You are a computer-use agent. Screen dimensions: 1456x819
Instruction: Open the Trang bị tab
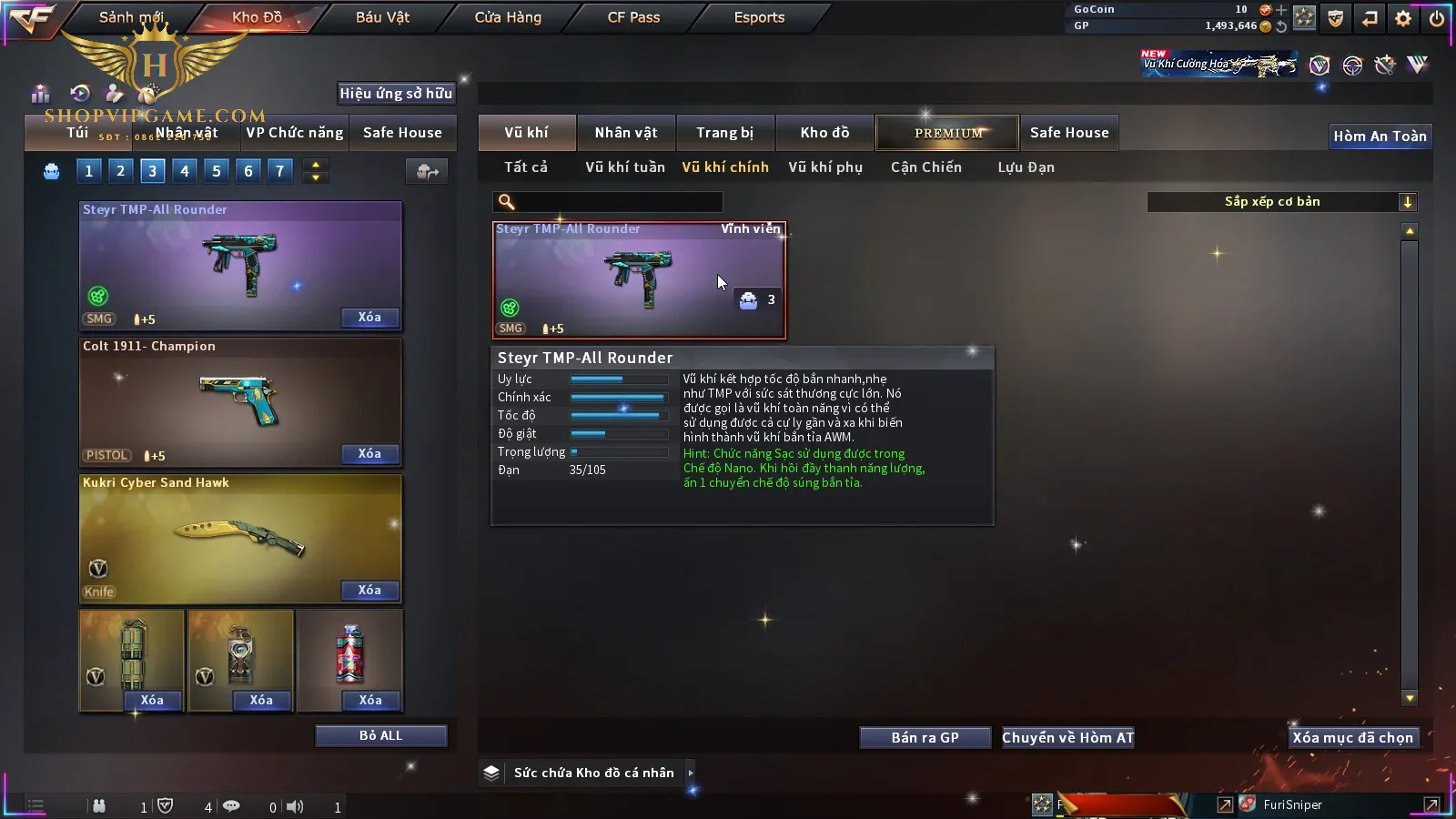(724, 133)
